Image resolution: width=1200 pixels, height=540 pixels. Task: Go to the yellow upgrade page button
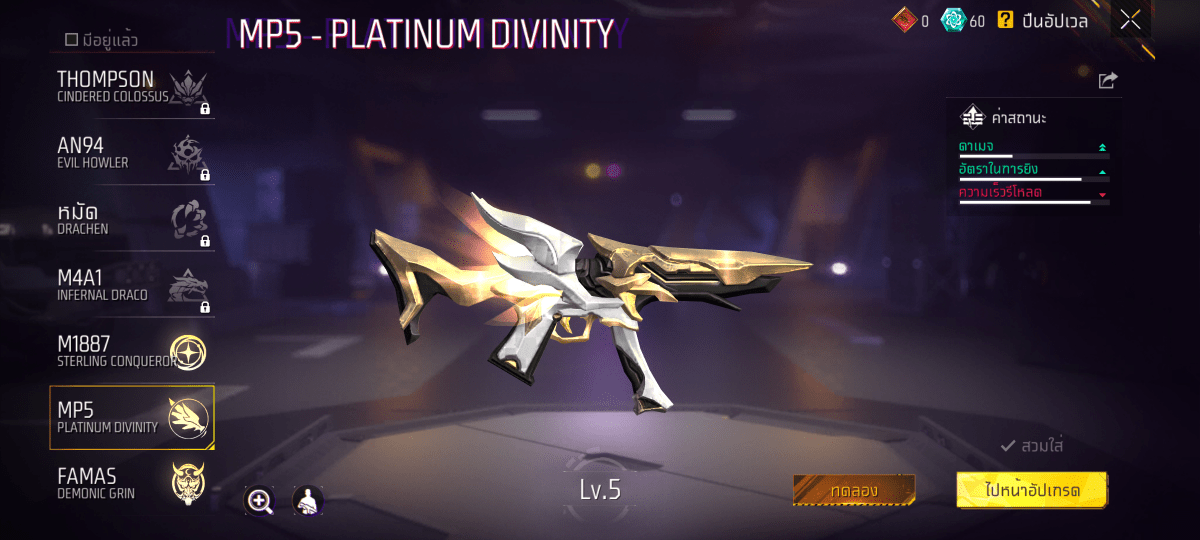point(1032,490)
